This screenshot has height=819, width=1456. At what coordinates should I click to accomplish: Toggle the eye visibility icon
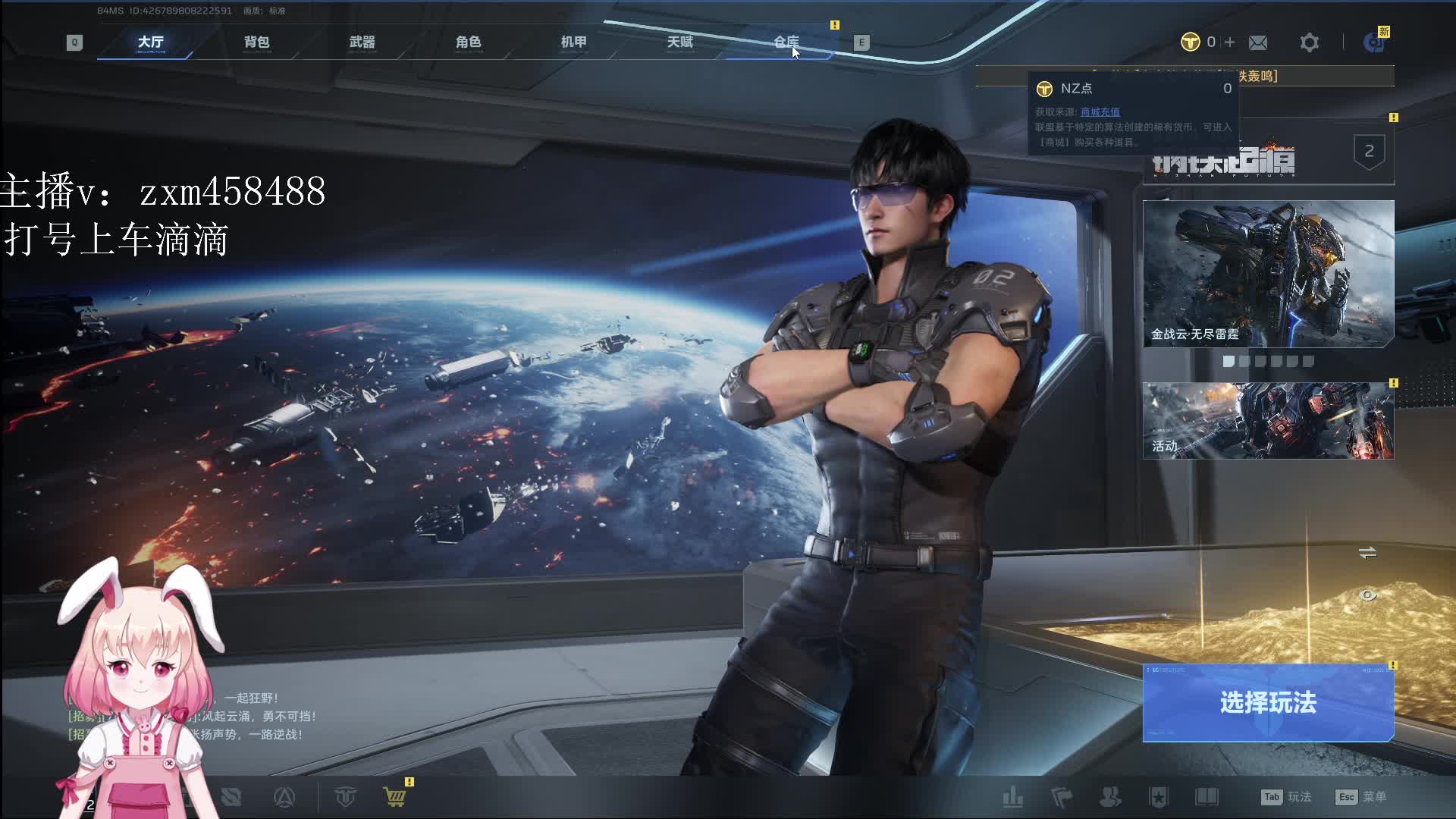[x=1367, y=595]
